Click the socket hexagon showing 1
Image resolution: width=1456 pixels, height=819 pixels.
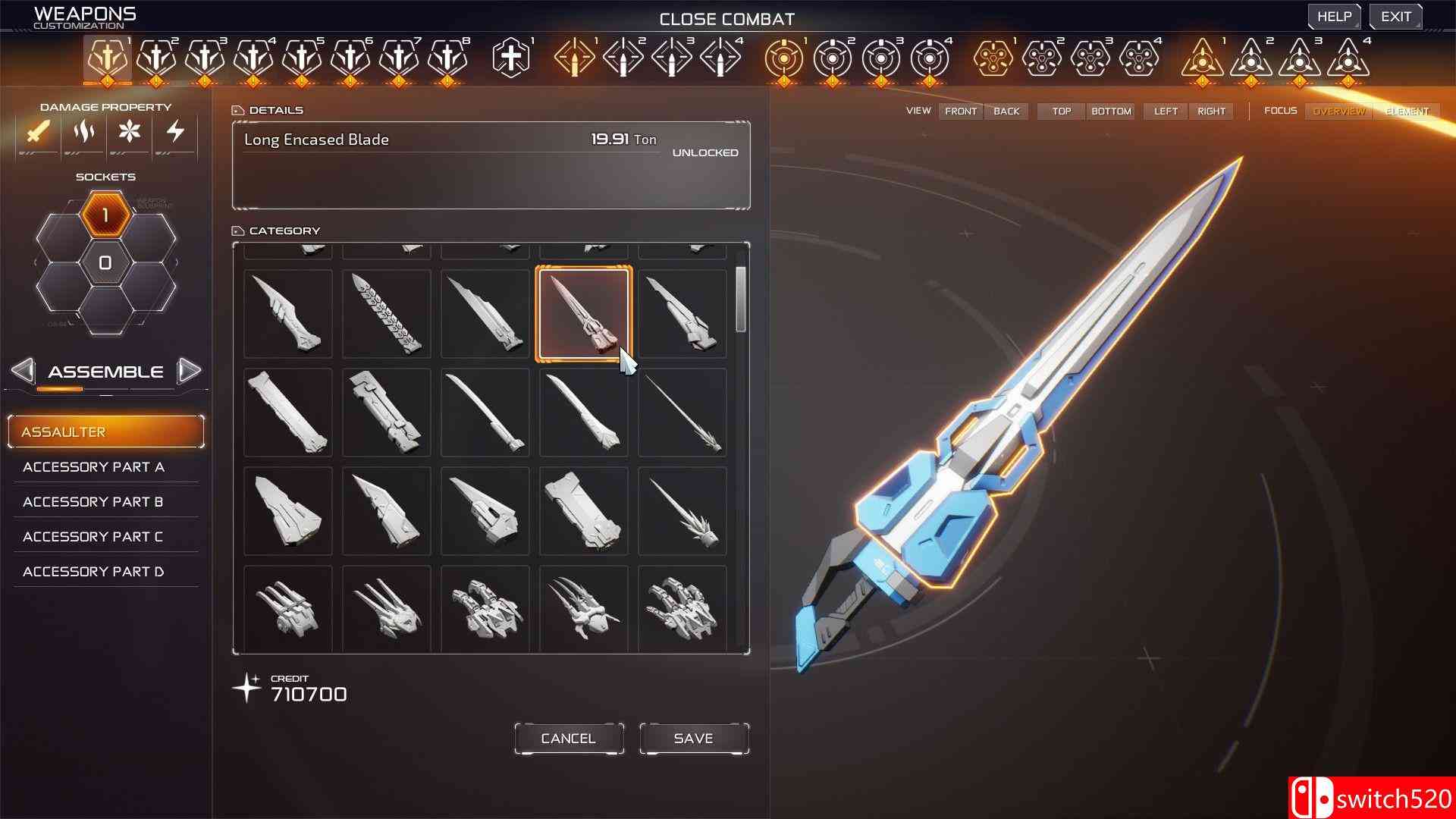pyautogui.click(x=105, y=215)
